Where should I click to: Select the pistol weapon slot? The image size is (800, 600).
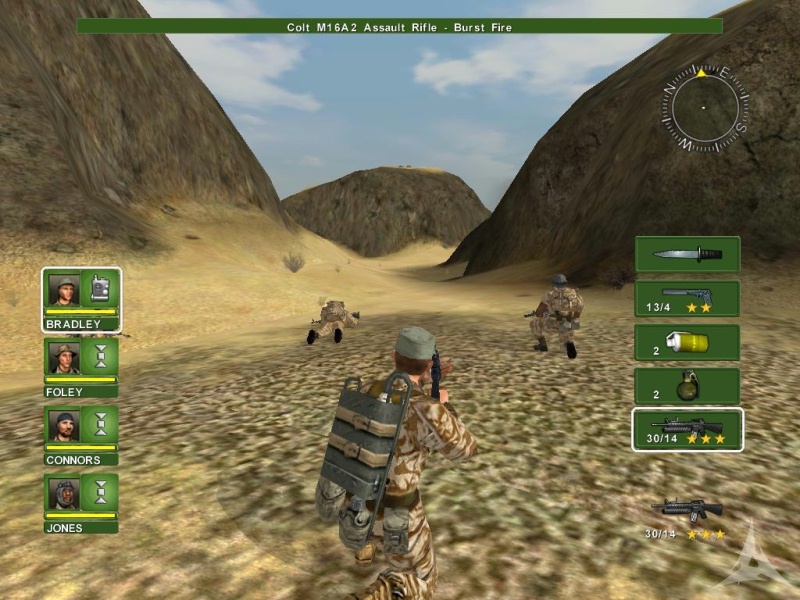pyautogui.click(x=687, y=298)
